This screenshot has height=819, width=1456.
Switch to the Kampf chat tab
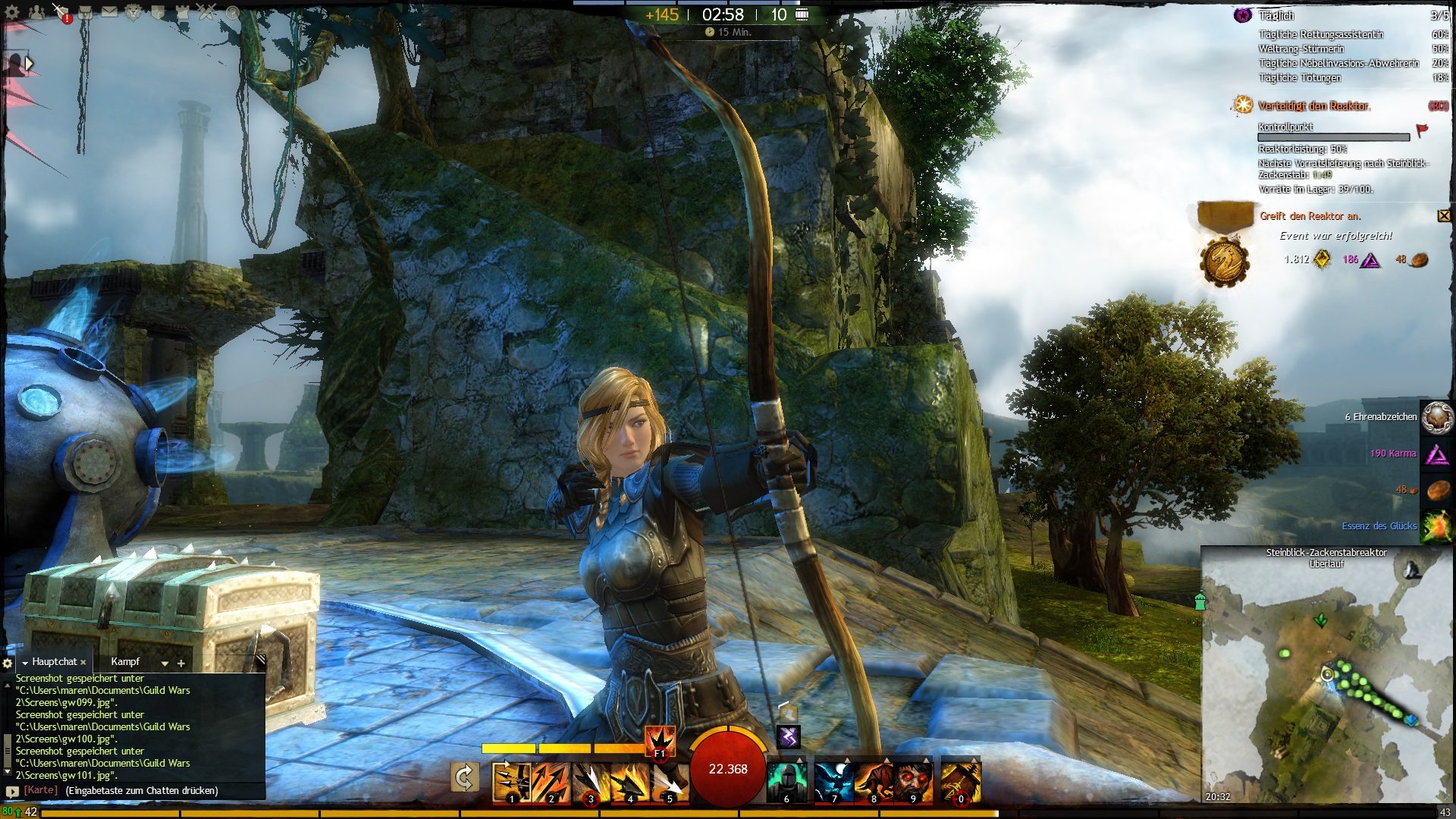125,662
